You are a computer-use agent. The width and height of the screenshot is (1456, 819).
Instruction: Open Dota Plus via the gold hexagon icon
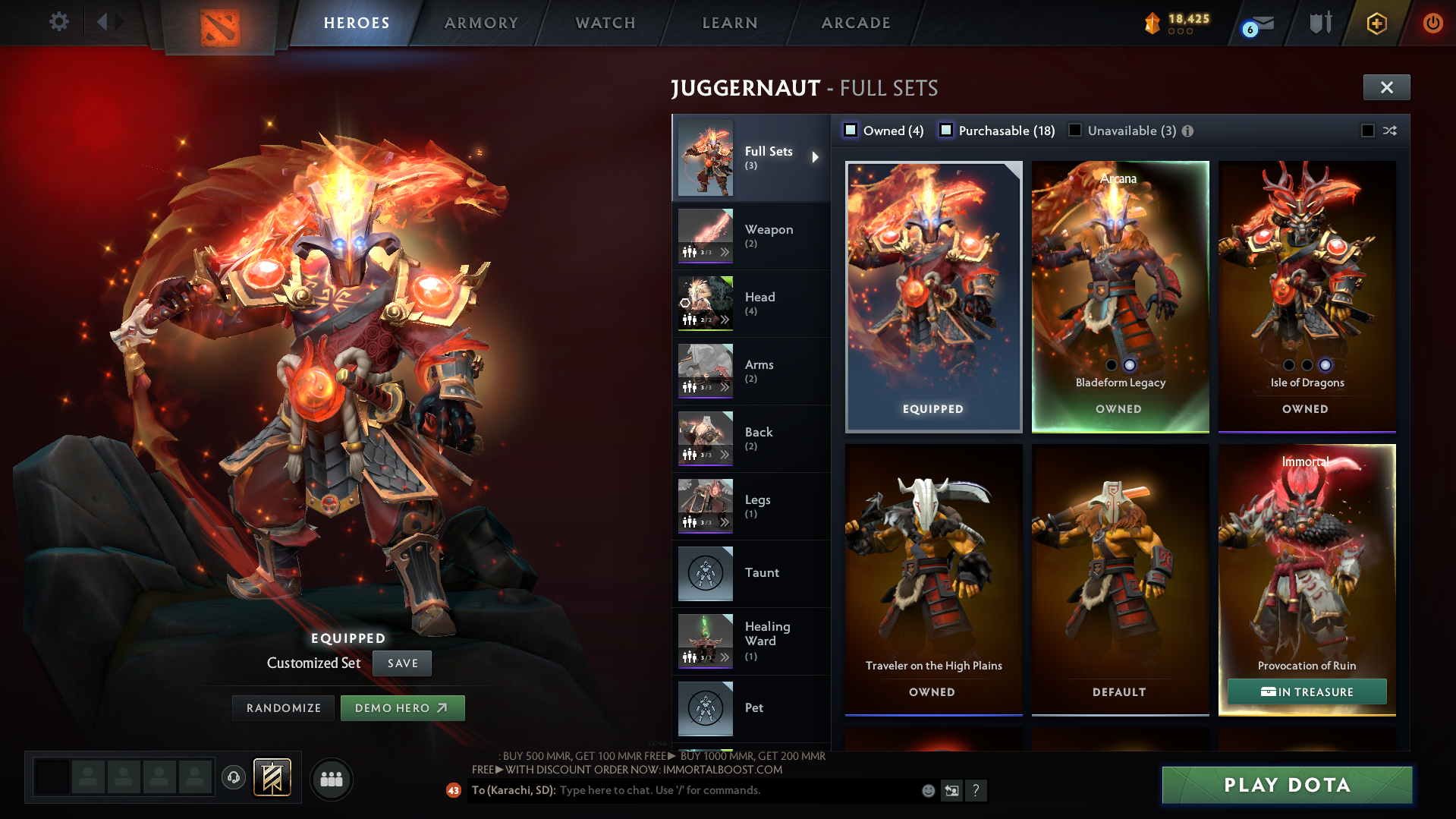[x=1376, y=23]
